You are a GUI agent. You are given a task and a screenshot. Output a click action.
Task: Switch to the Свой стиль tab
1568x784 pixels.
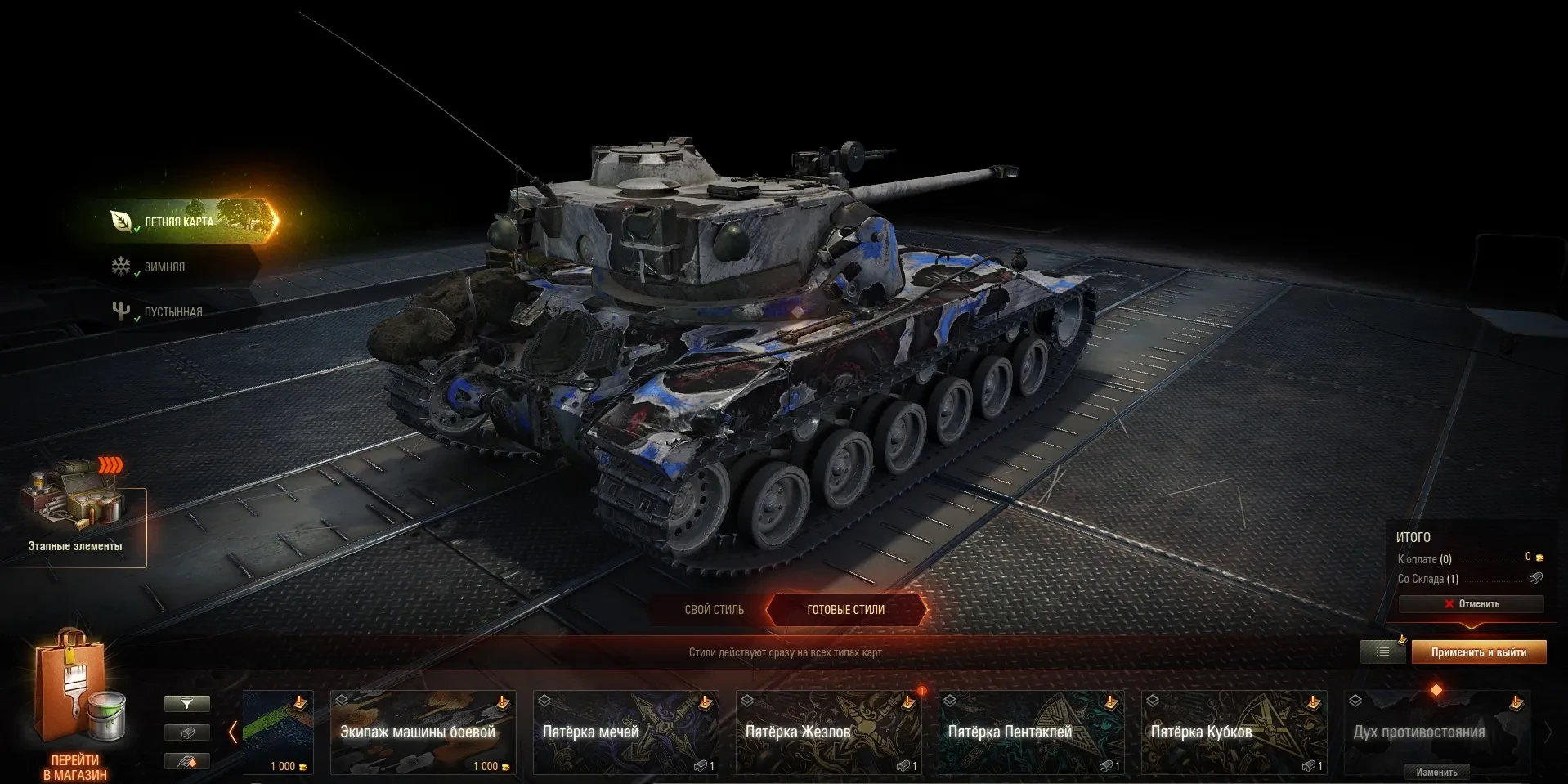pyautogui.click(x=714, y=610)
